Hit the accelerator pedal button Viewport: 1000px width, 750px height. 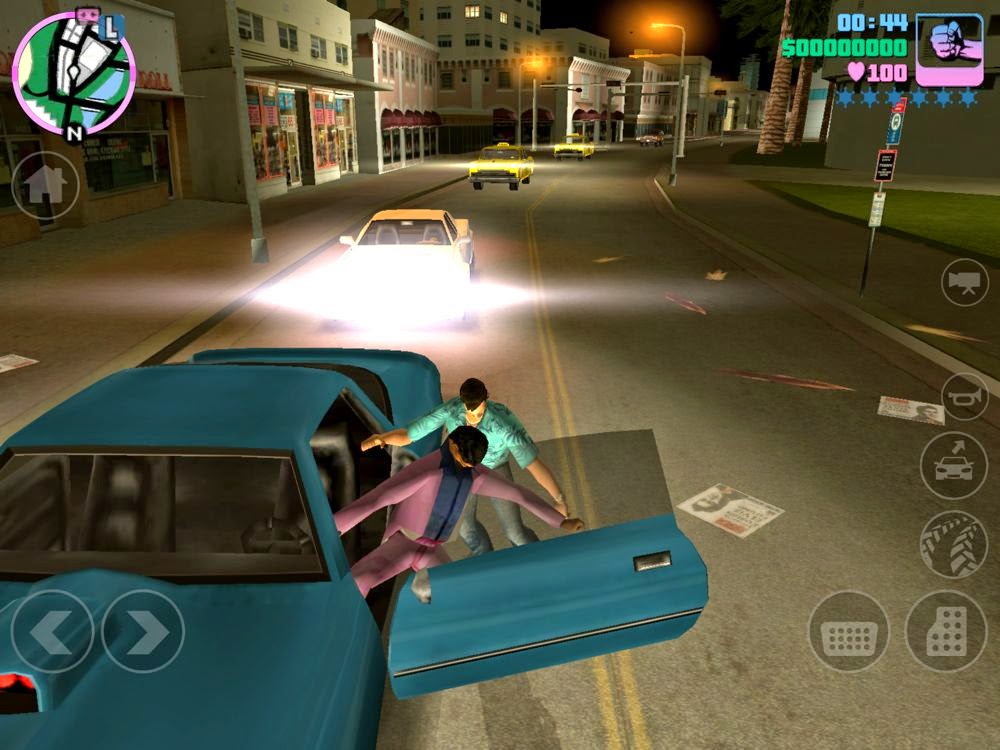tap(945, 631)
